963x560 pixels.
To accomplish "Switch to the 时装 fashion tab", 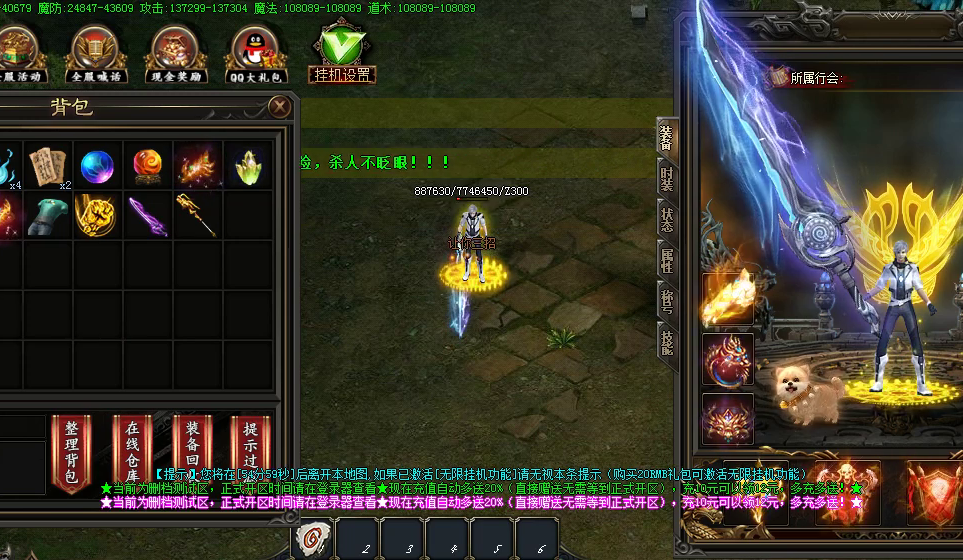I will (x=667, y=178).
